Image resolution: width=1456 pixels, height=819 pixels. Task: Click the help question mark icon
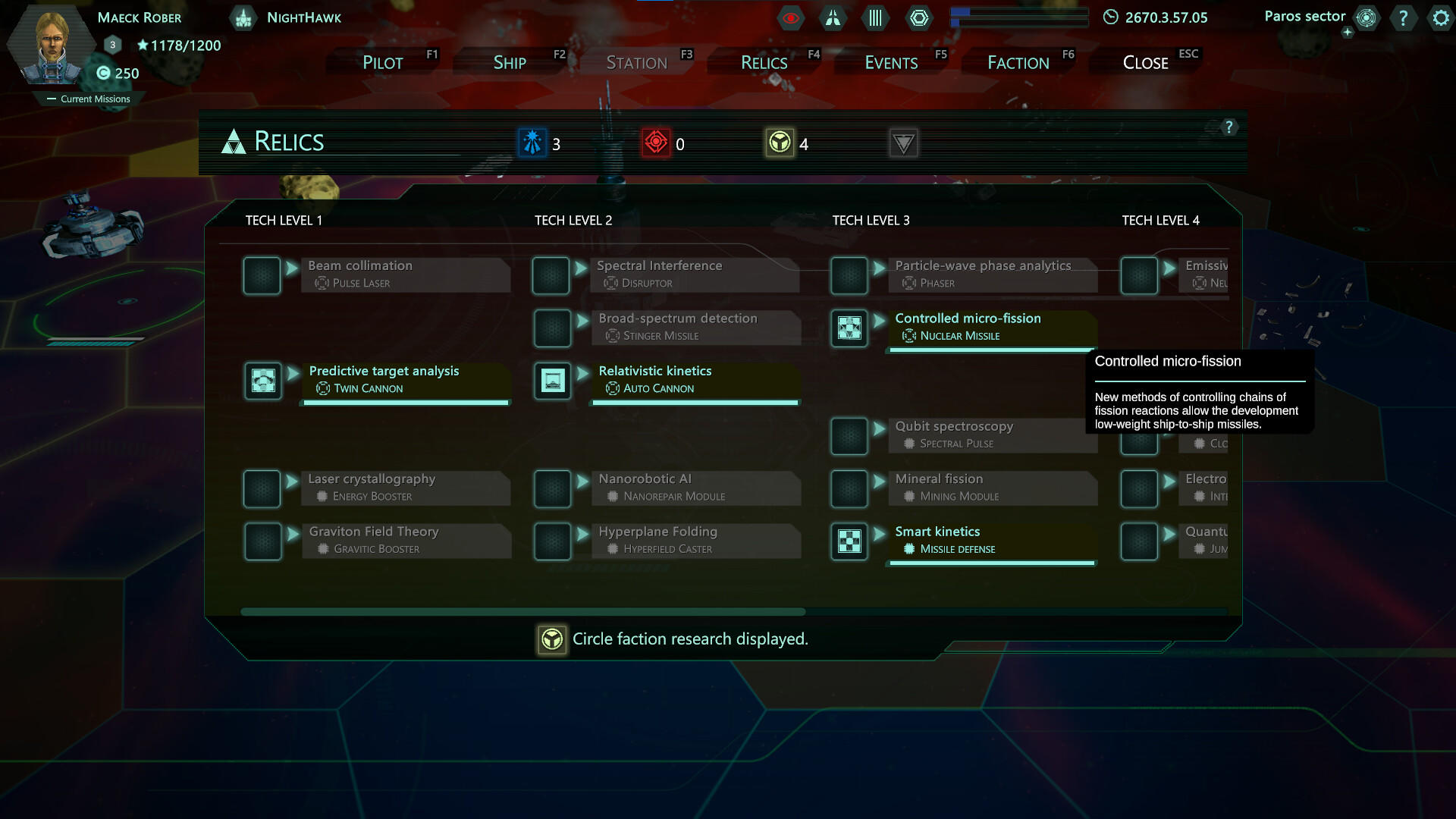[x=1404, y=17]
